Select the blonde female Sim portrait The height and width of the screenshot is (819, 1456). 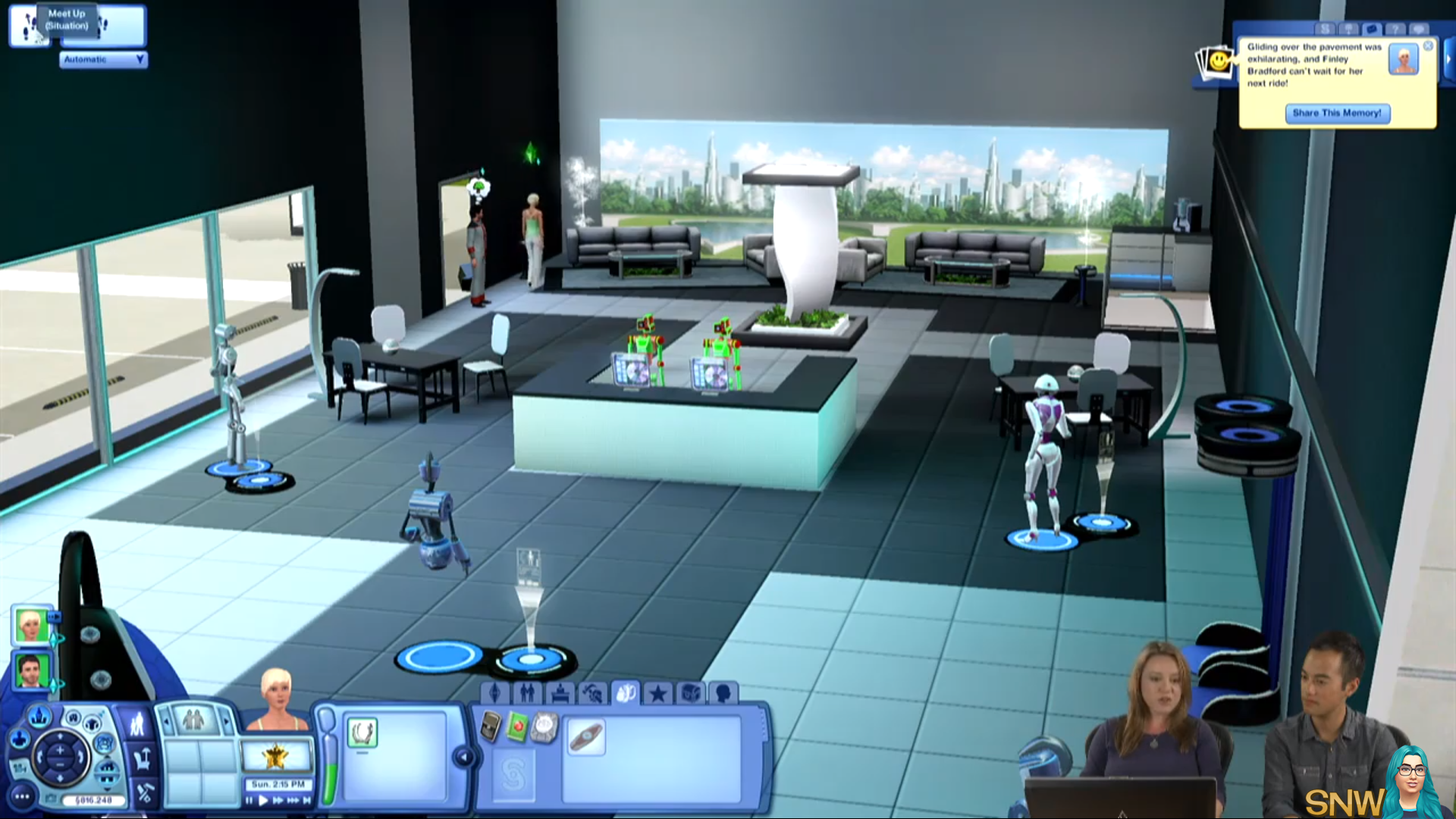click(x=31, y=626)
